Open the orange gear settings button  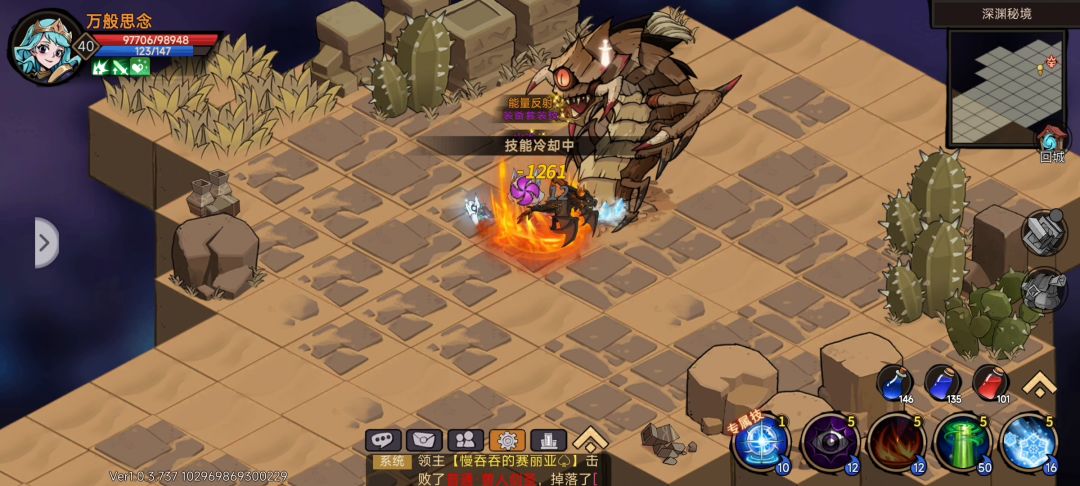pyautogui.click(x=507, y=440)
